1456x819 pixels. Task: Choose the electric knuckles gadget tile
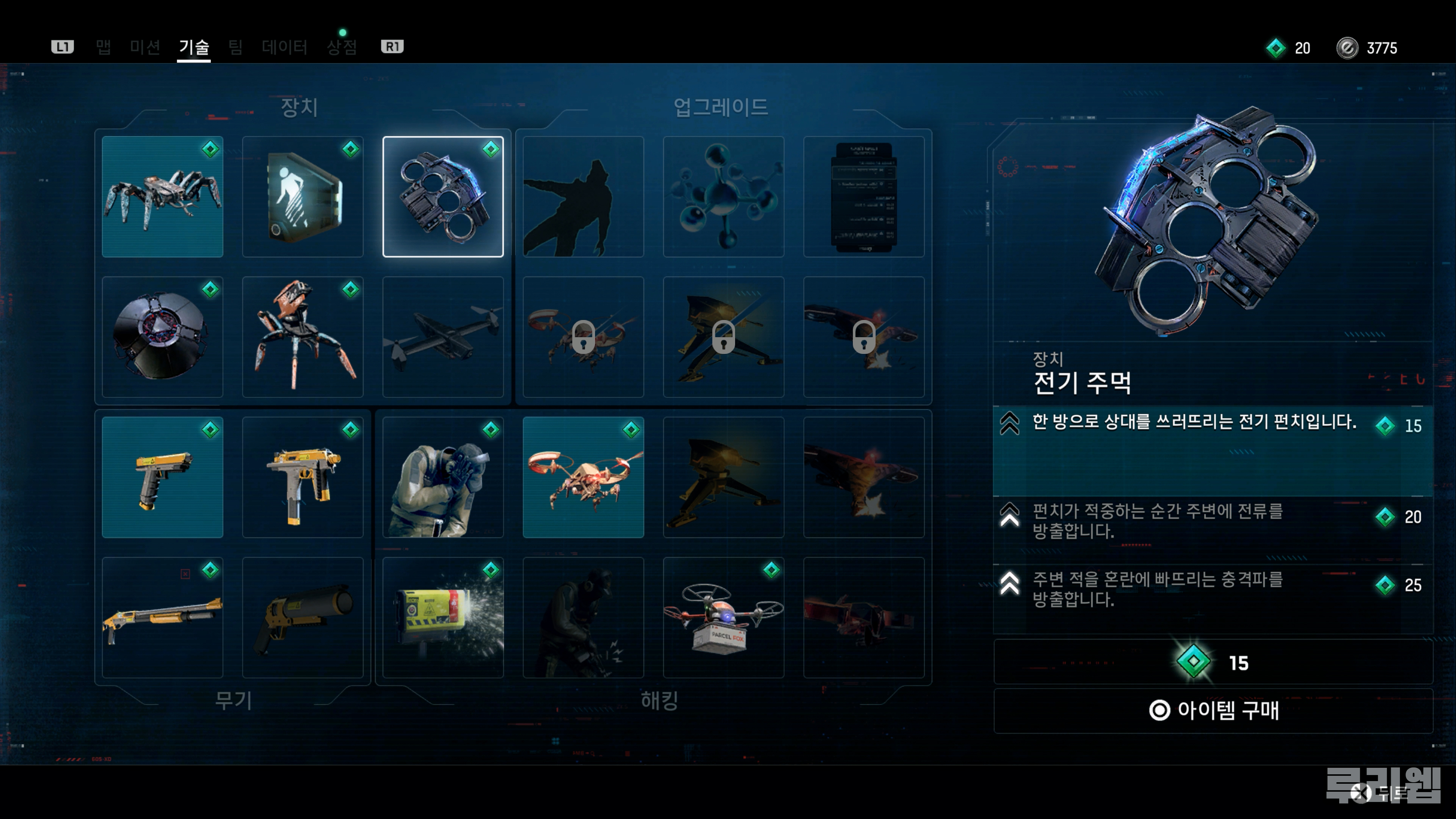443,197
